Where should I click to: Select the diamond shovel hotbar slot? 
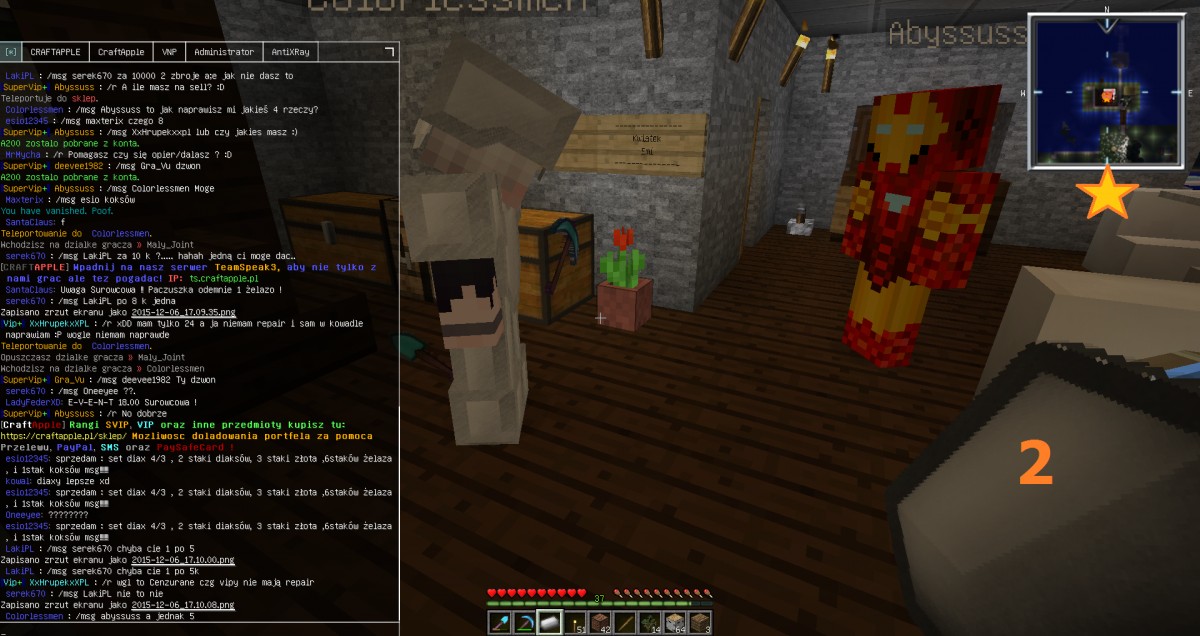(x=500, y=622)
